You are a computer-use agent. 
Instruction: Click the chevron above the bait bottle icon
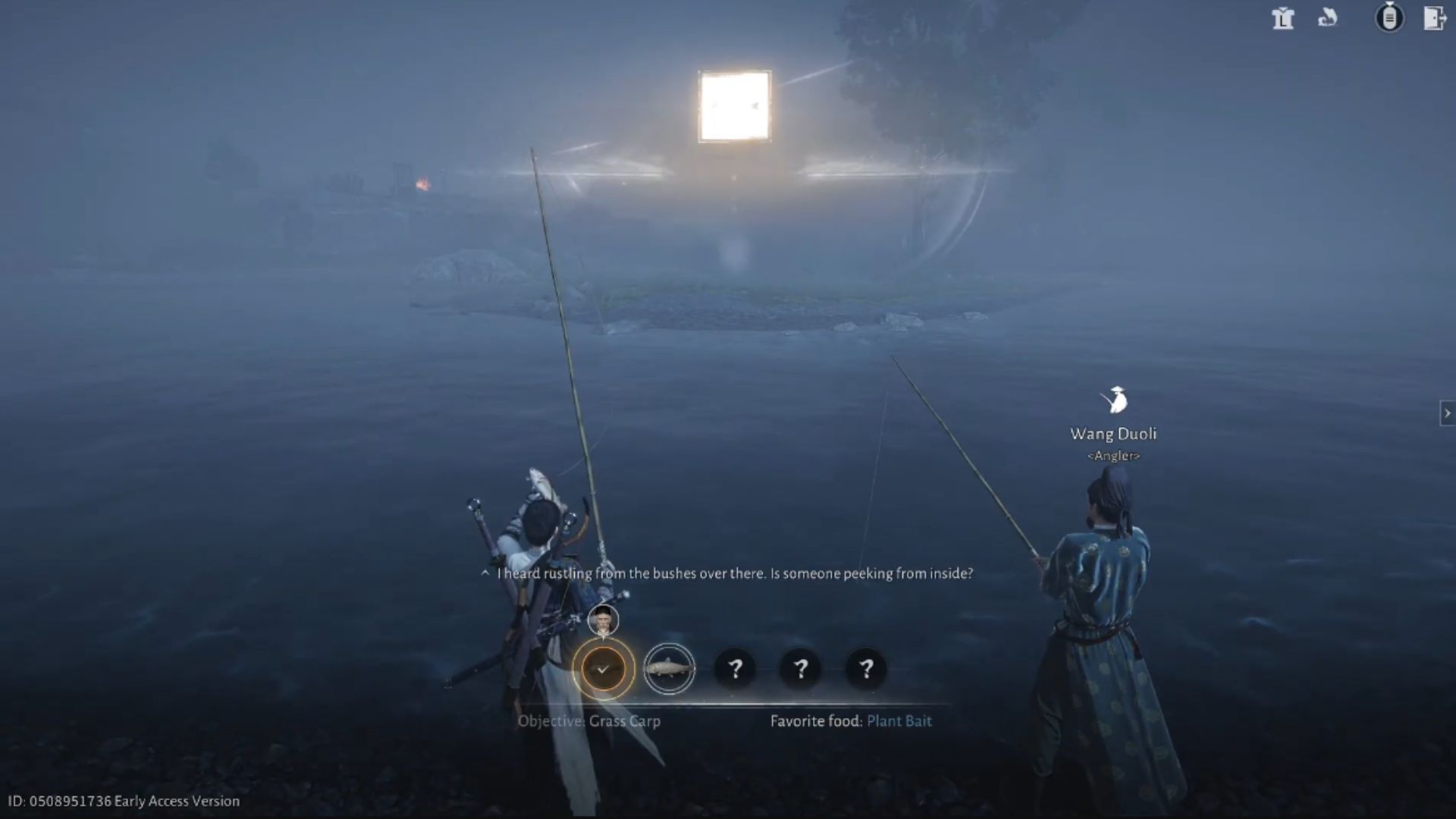1390,3
